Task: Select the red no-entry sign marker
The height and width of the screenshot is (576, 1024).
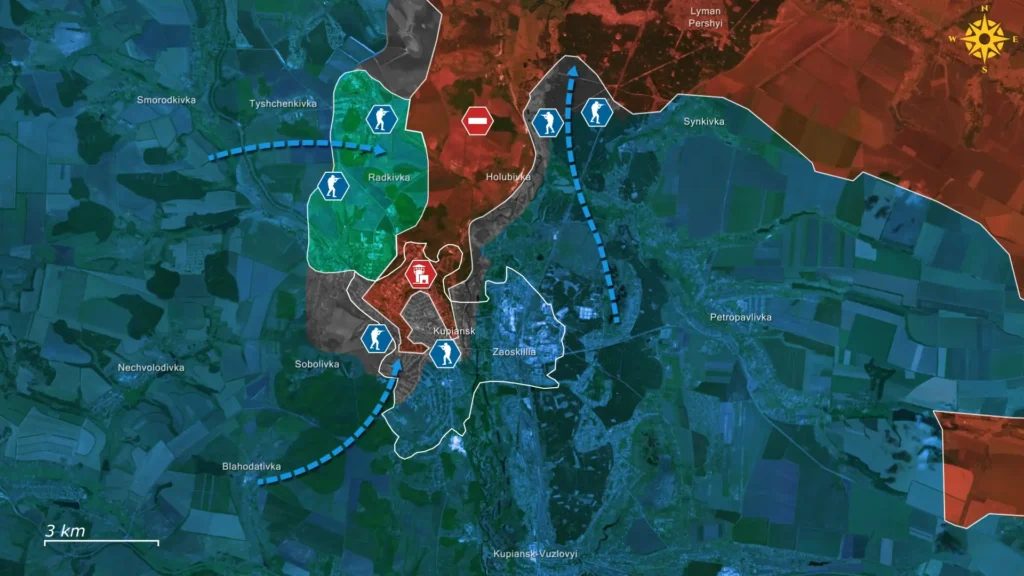Action: coord(478,122)
